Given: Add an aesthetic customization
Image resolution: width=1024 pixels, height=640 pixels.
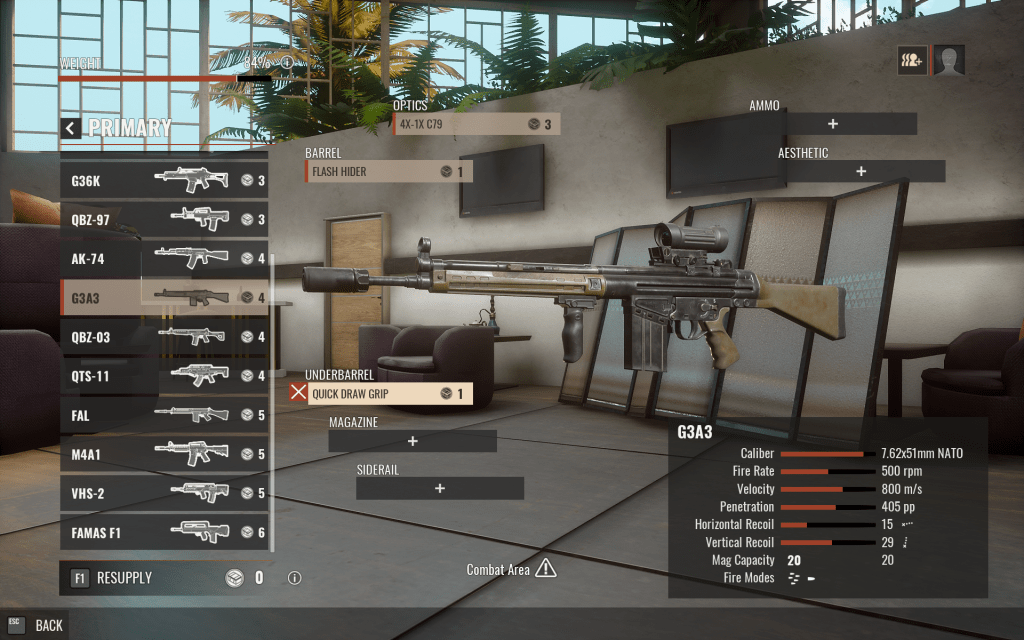Looking at the screenshot, I should [861, 171].
